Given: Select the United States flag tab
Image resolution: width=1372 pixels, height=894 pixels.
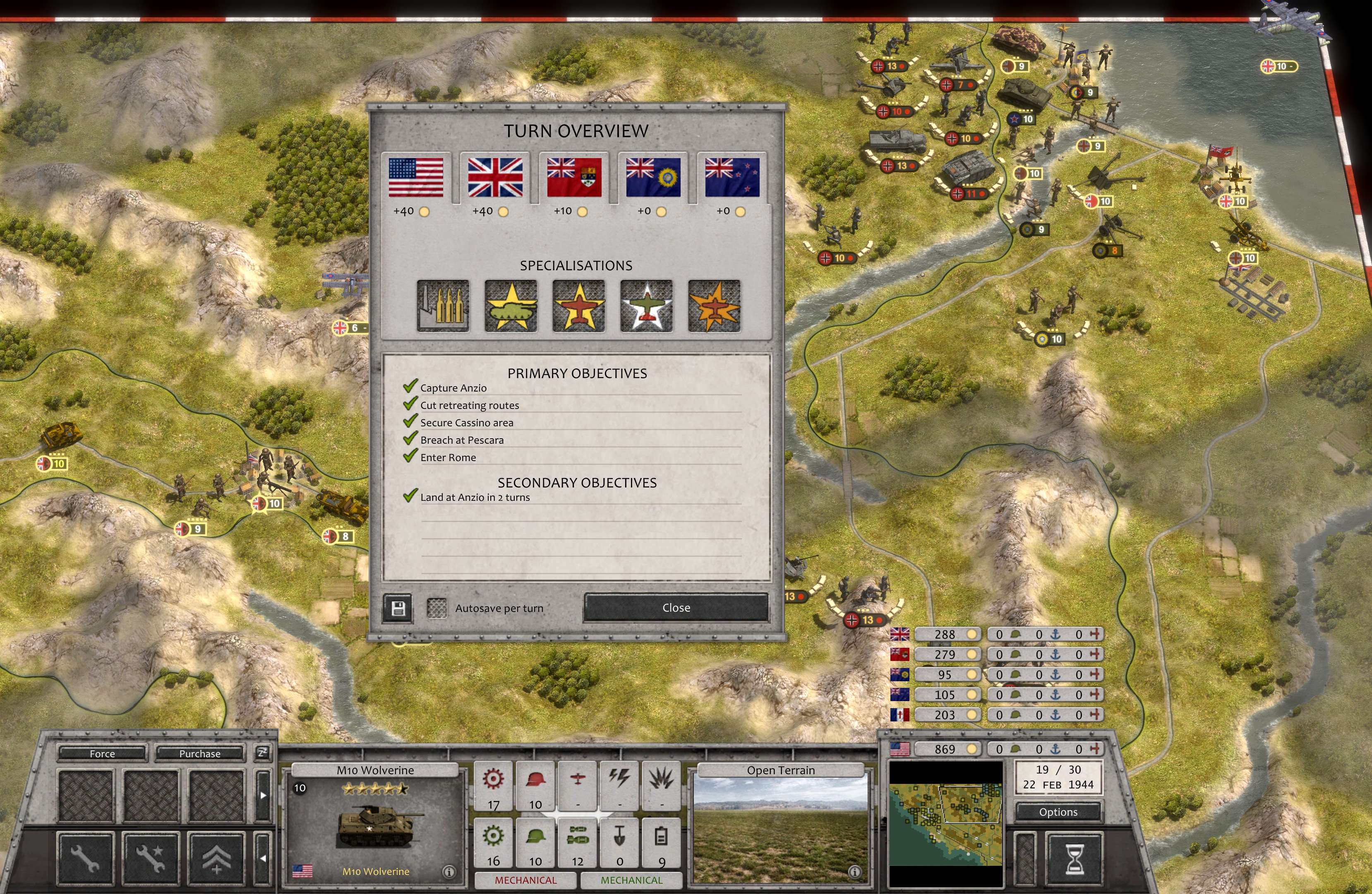Looking at the screenshot, I should point(416,178).
